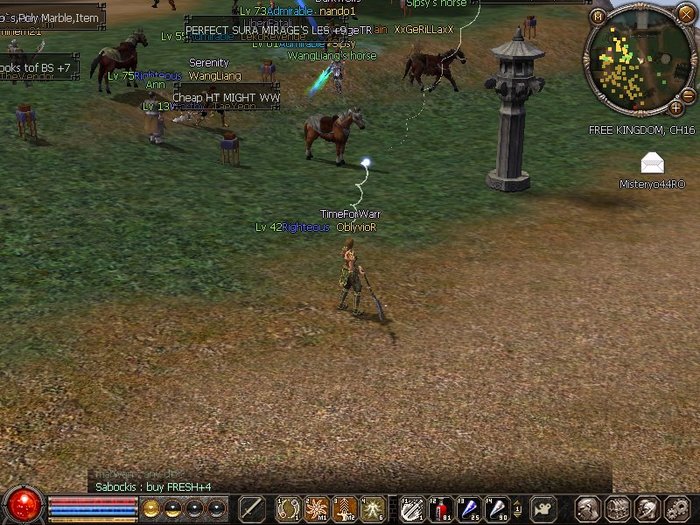Activate the tree-shaped skill in quickslot 3
The width and height of the screenshot is (700, 525).
pyautogui.click(x=345, y=507)
